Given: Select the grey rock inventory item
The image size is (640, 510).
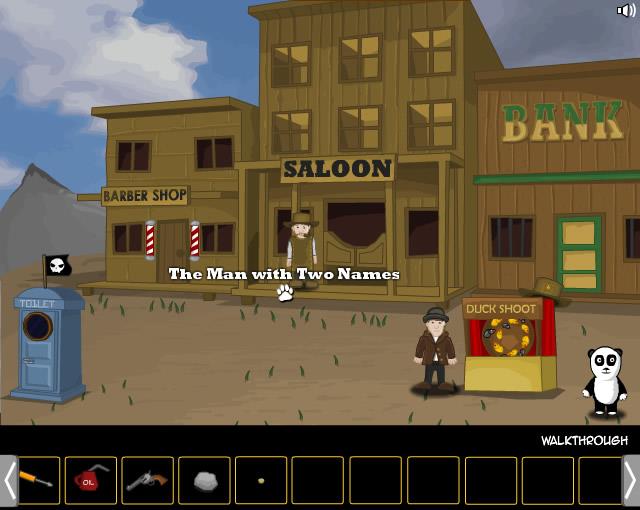Looking at the screenshot, I should [204, 480].
